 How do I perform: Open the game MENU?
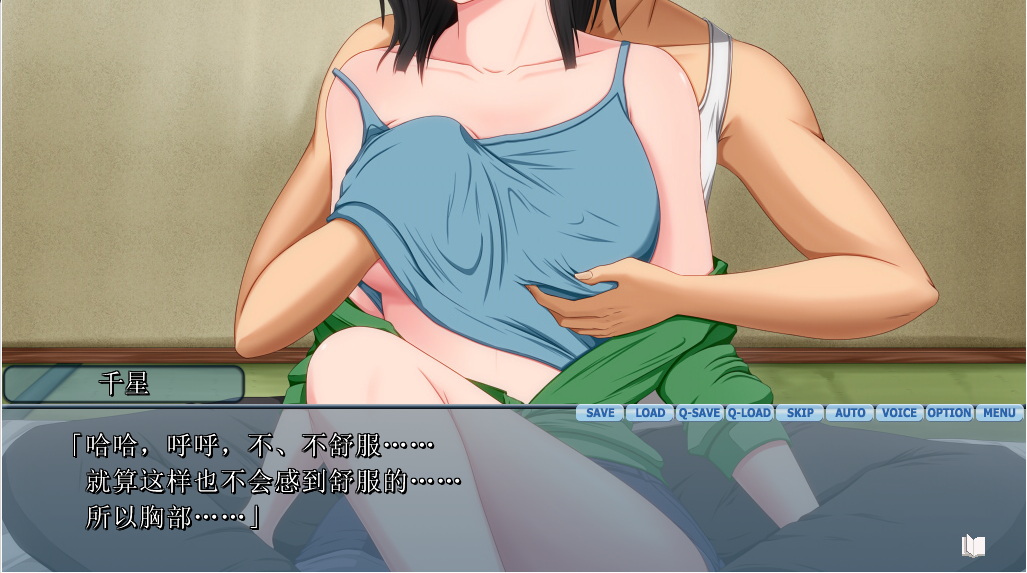point(999,413)
